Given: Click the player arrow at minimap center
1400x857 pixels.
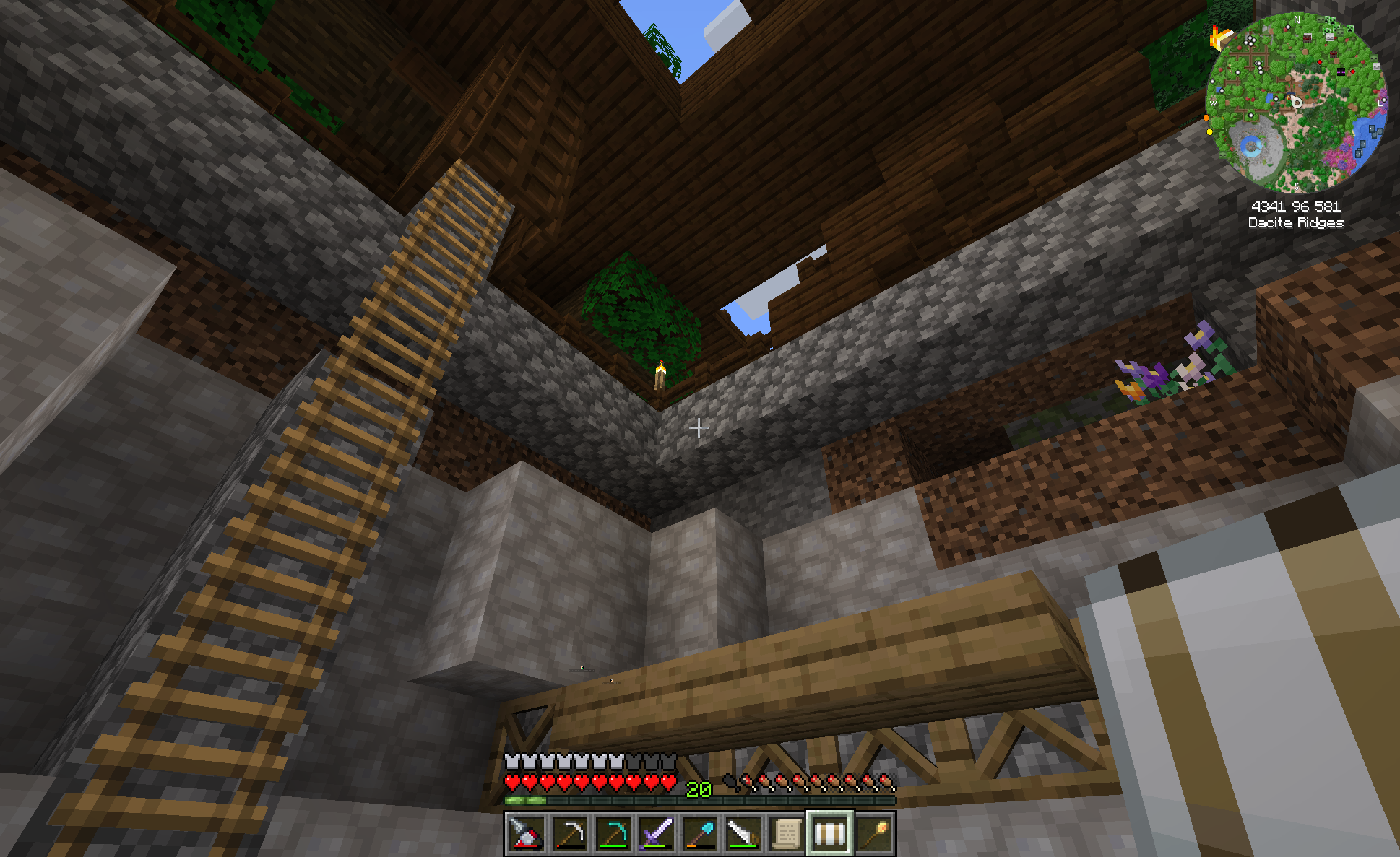Looking at the screenshot, I should [1297, 103].
